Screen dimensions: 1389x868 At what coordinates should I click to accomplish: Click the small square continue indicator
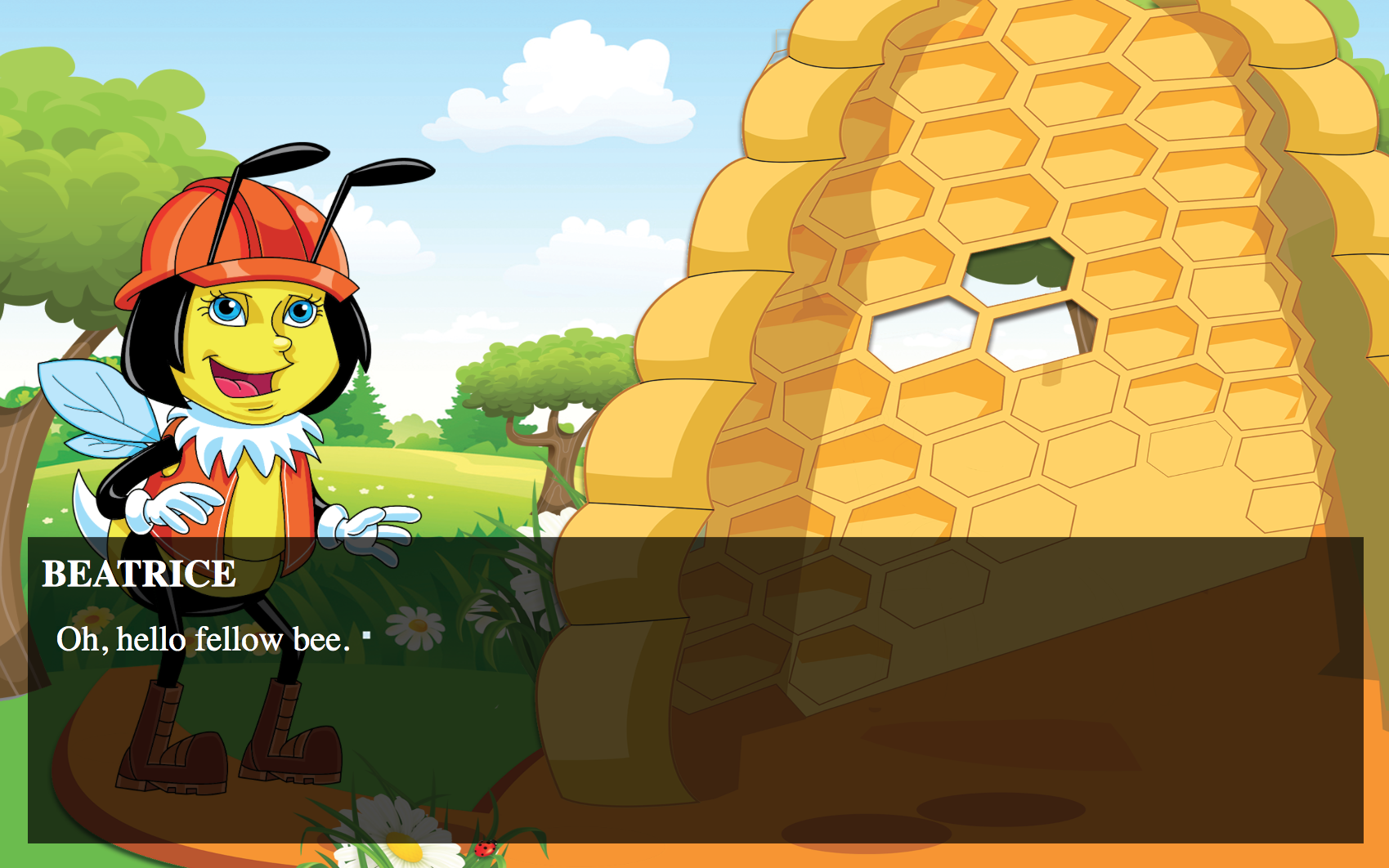366,634
